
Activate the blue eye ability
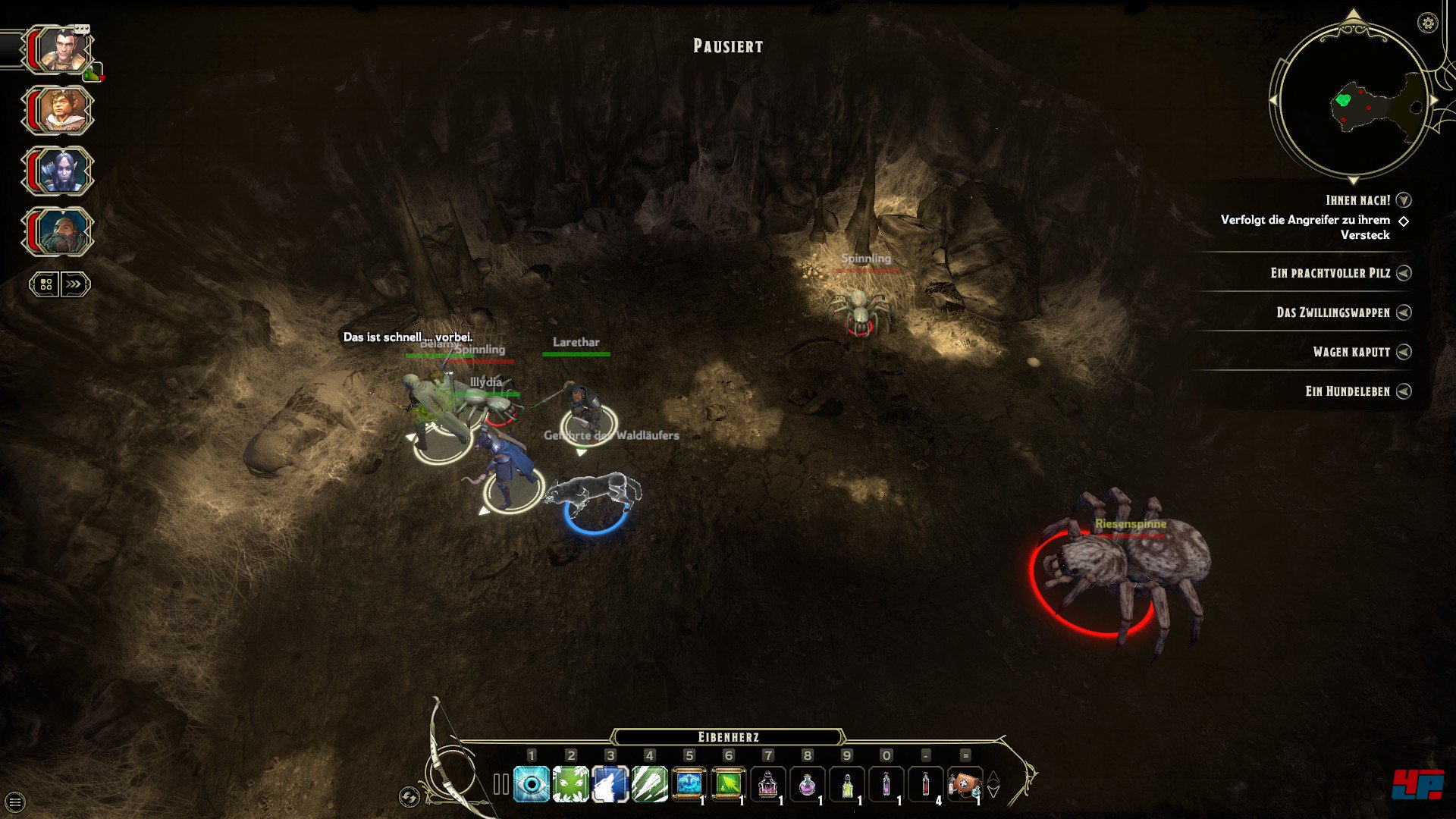tap(532, 784)
